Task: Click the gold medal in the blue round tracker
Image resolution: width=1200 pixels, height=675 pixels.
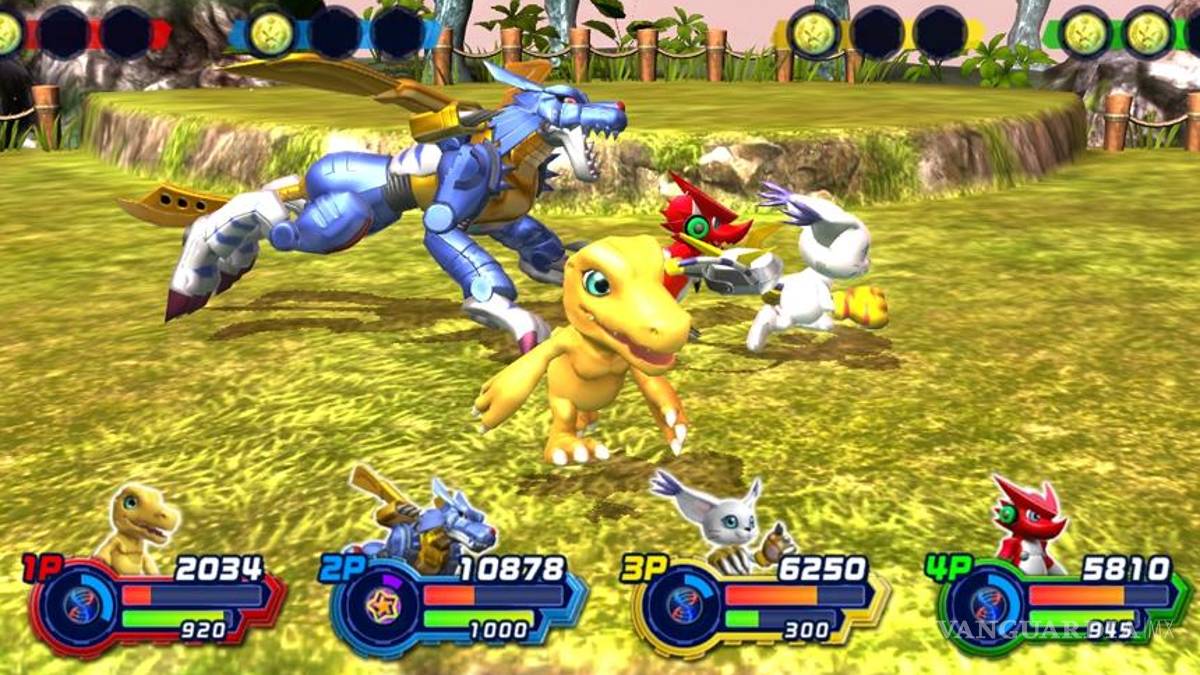Action: click(271, 32)
